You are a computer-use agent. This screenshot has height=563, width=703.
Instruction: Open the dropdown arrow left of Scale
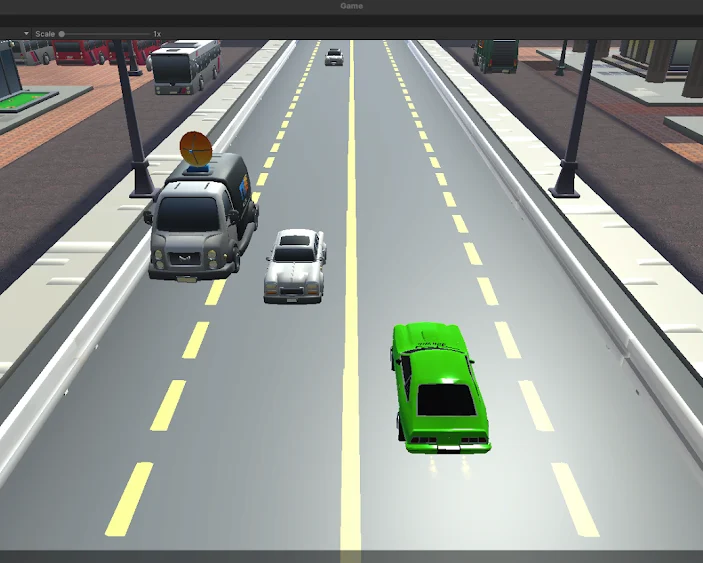point(27,34)
